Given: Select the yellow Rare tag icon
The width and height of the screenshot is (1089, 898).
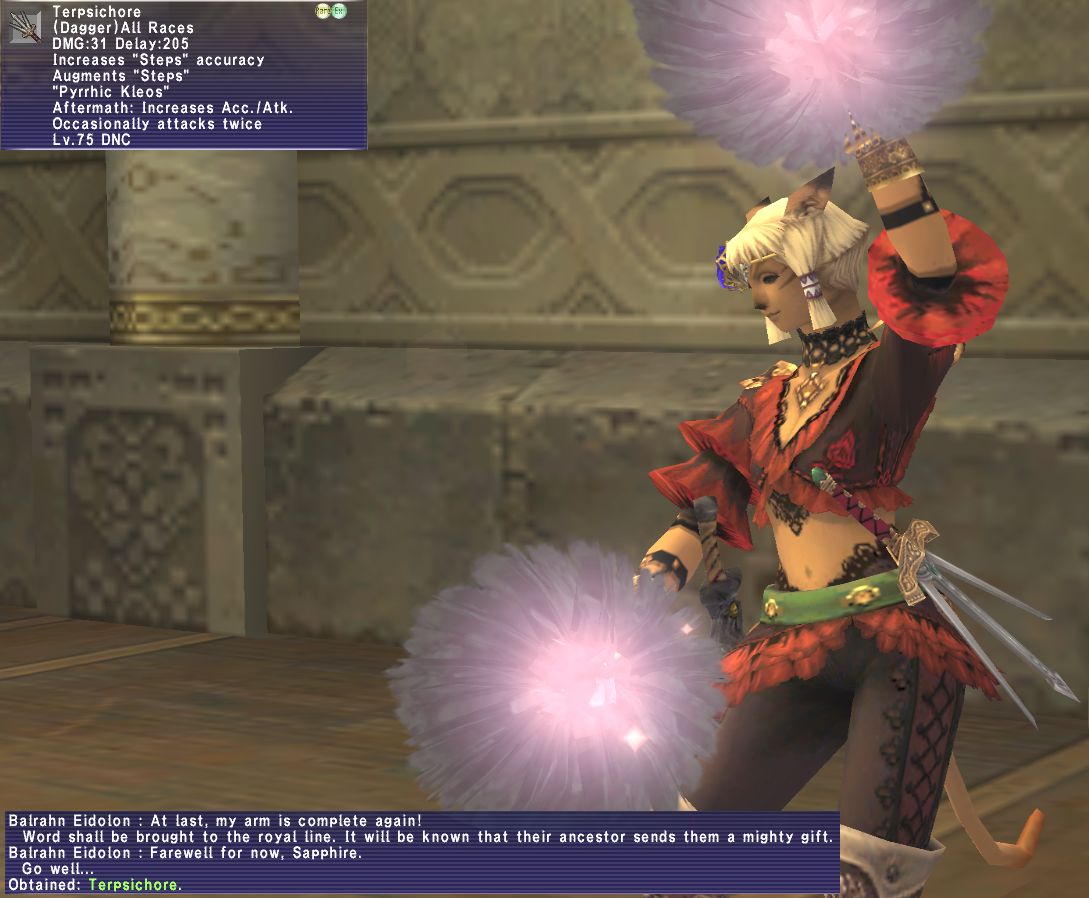Looking at the screenshot, I should (323, 12).
